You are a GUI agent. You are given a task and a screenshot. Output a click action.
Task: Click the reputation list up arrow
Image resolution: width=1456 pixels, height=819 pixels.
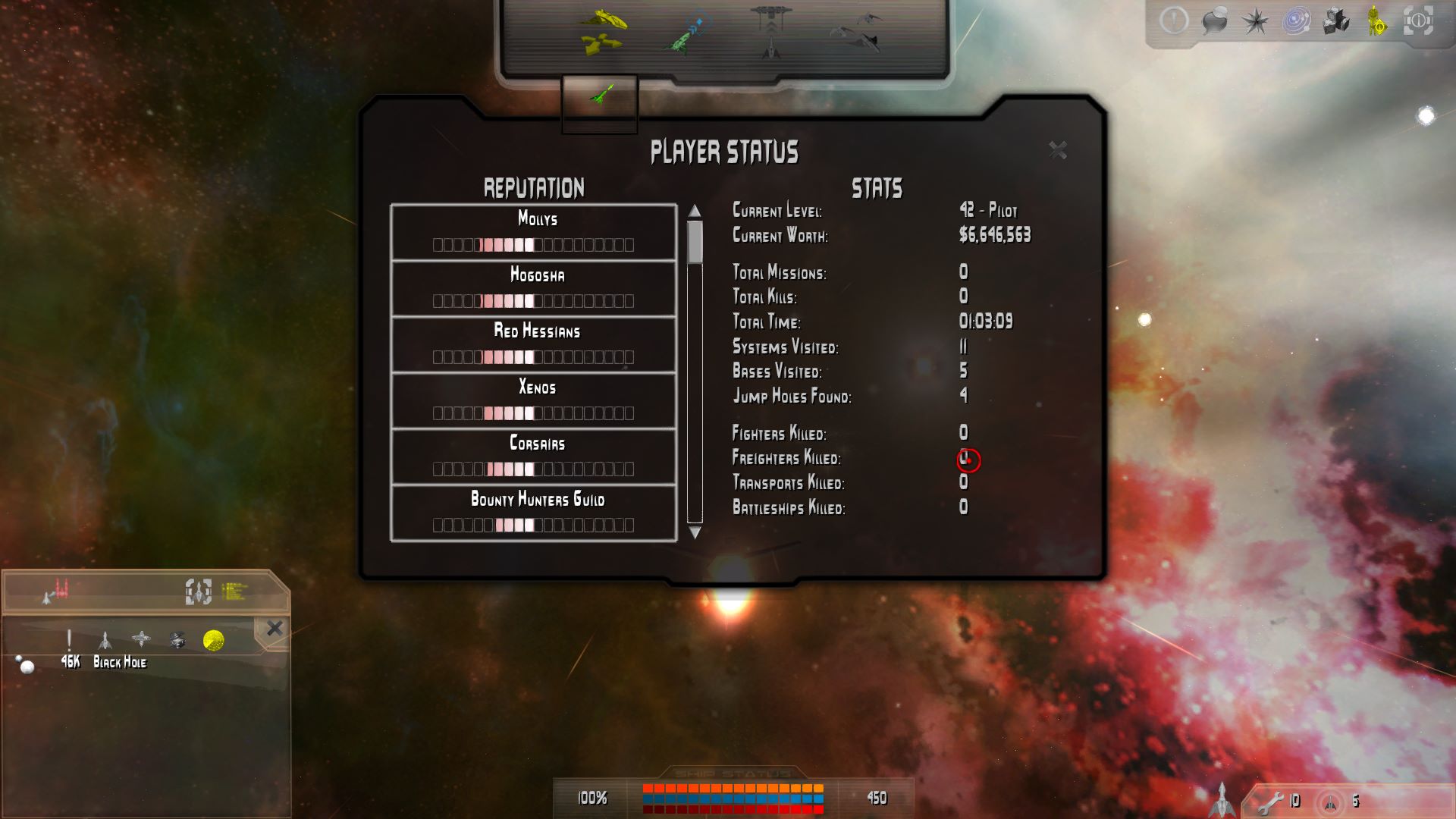(695, 211)
